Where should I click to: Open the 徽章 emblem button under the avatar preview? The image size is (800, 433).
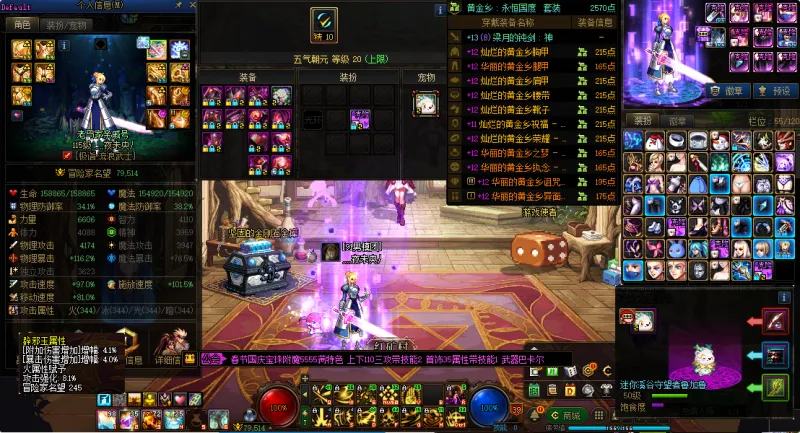731,90
